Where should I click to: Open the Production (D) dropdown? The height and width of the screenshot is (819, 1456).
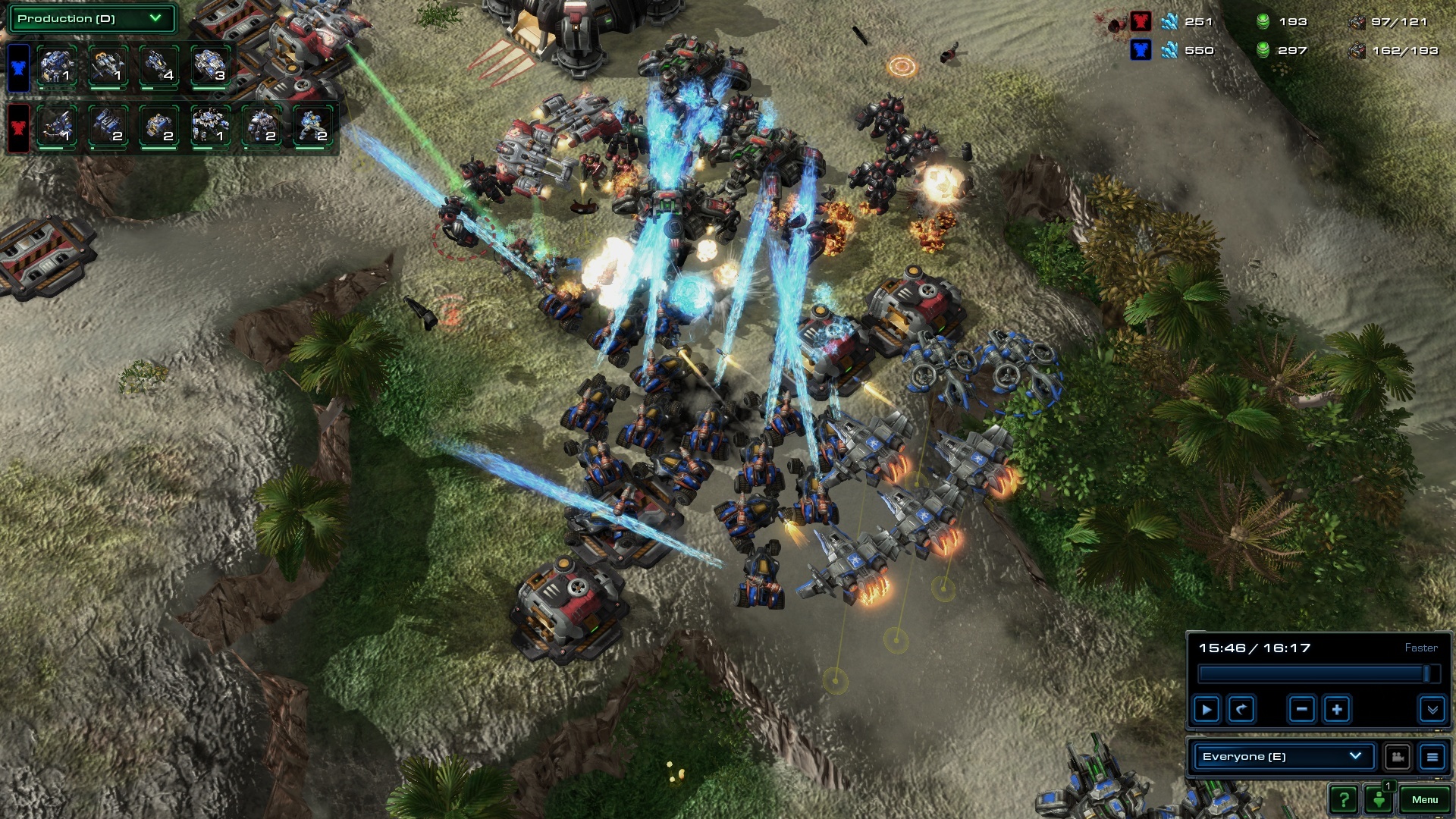pyautogui.click(x=91, y=19)
